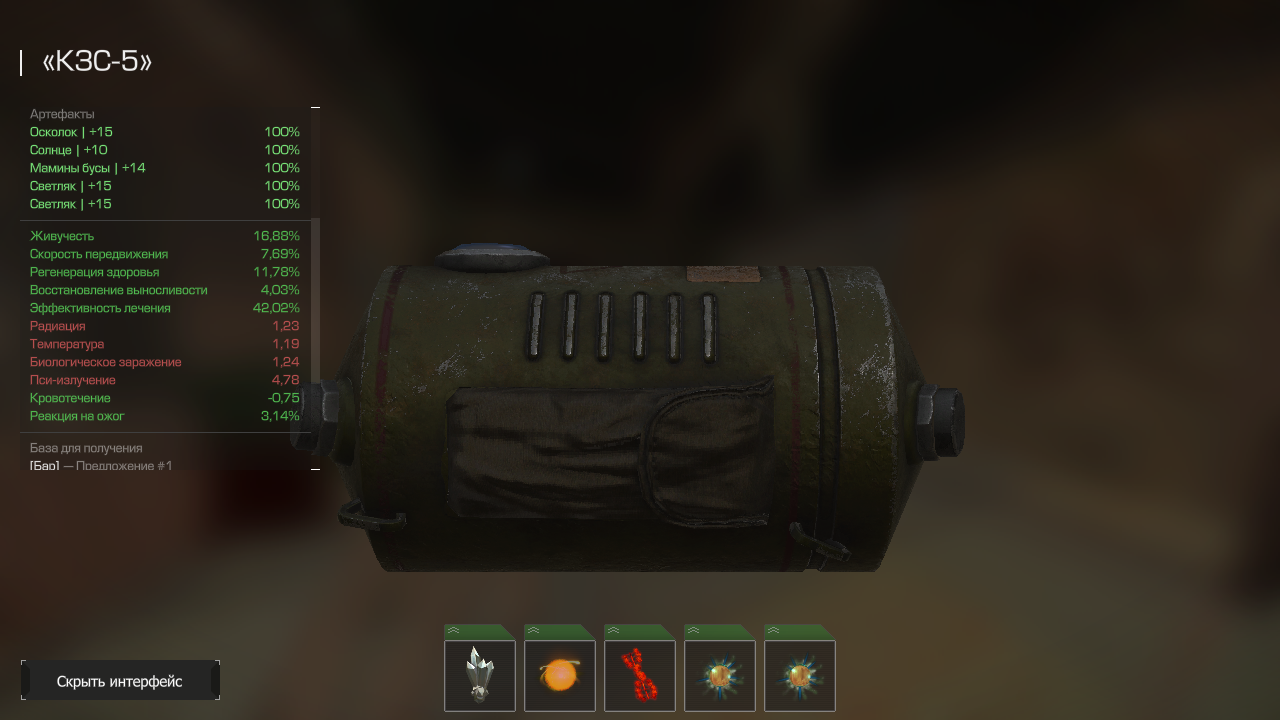
Task: Select the orange sun artifact slot
Action: [560, 675]
